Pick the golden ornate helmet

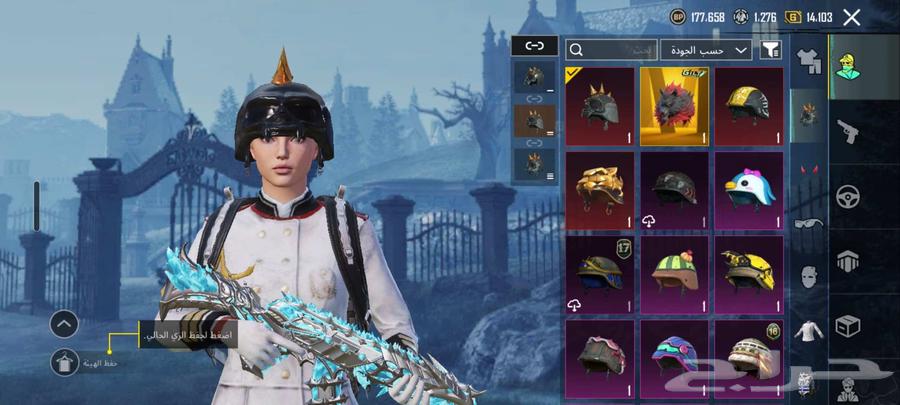pos(600,190)
